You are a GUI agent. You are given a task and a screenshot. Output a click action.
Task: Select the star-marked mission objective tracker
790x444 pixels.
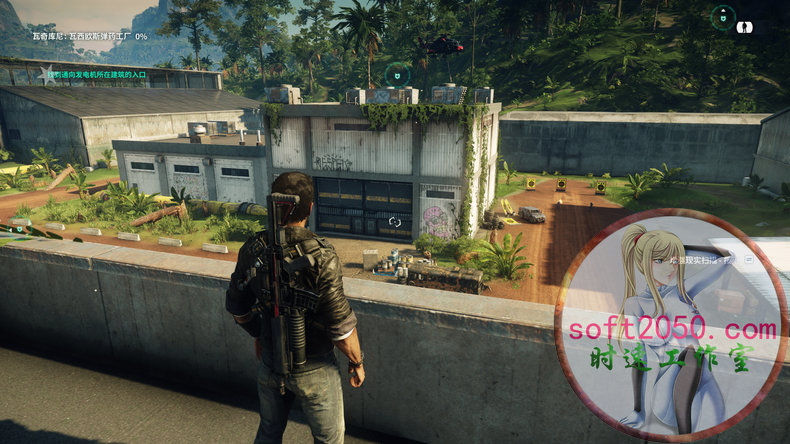pyautogui.click(x=43, y=73)
